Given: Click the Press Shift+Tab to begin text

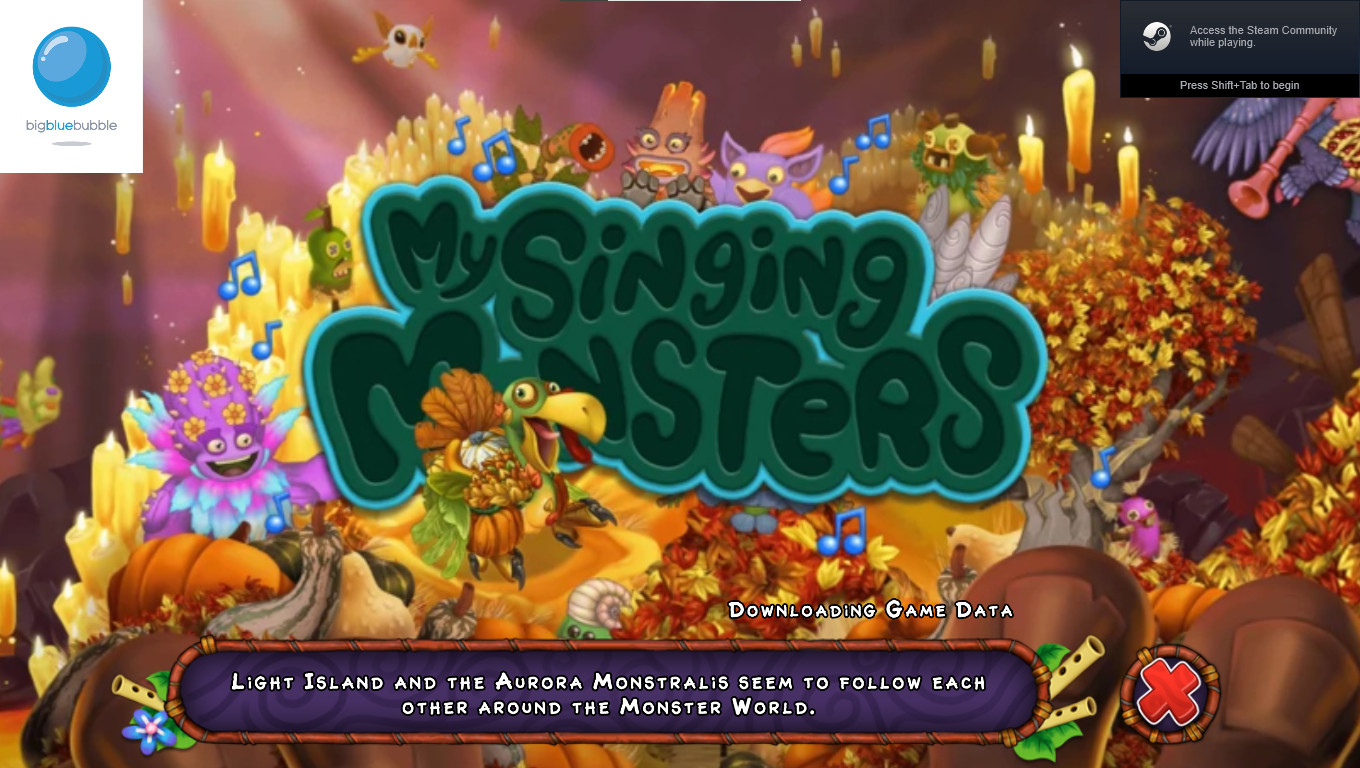Looking at the screenshot, I should point(1240,86).
